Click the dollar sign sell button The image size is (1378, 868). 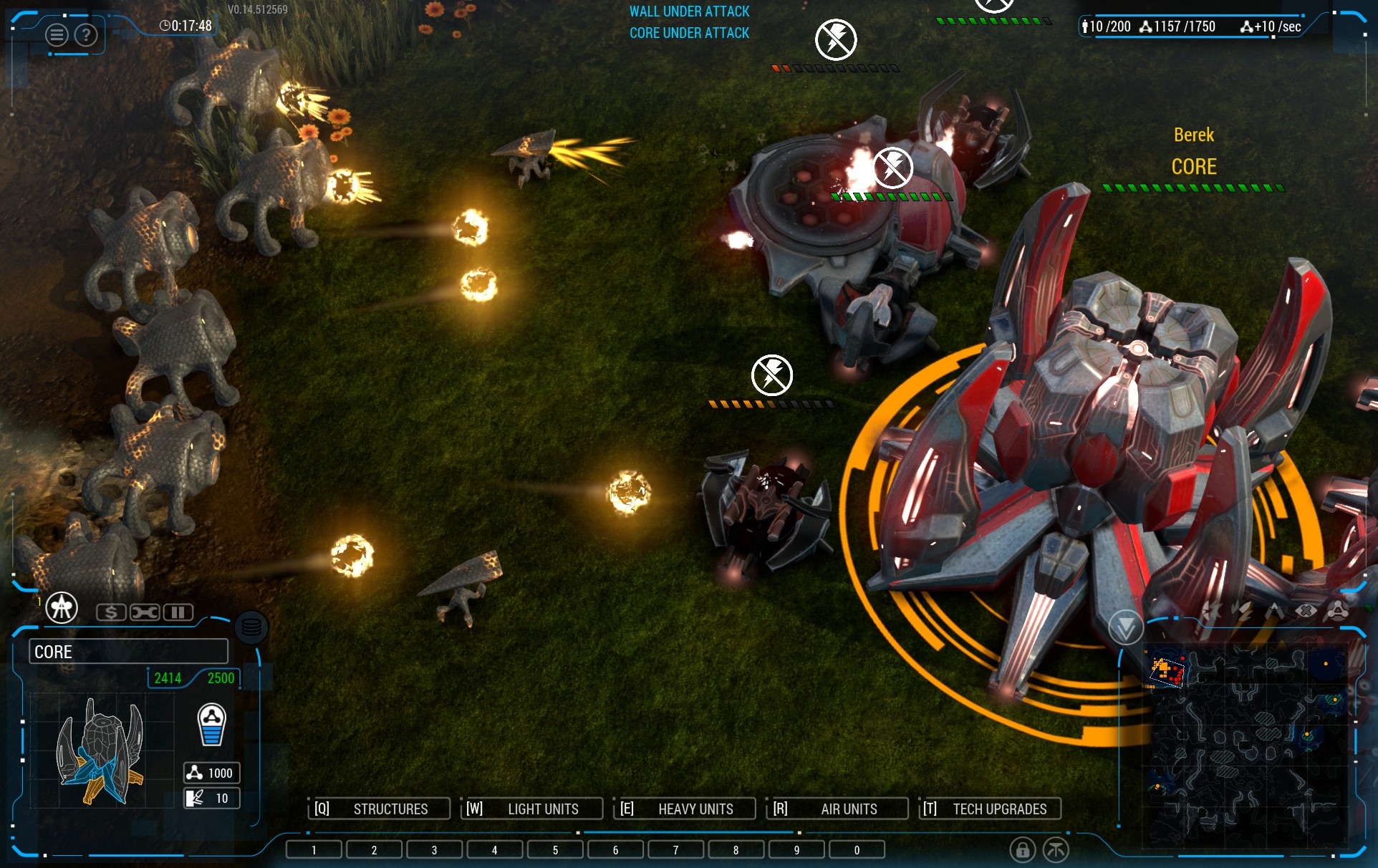(x=111, y=612)
